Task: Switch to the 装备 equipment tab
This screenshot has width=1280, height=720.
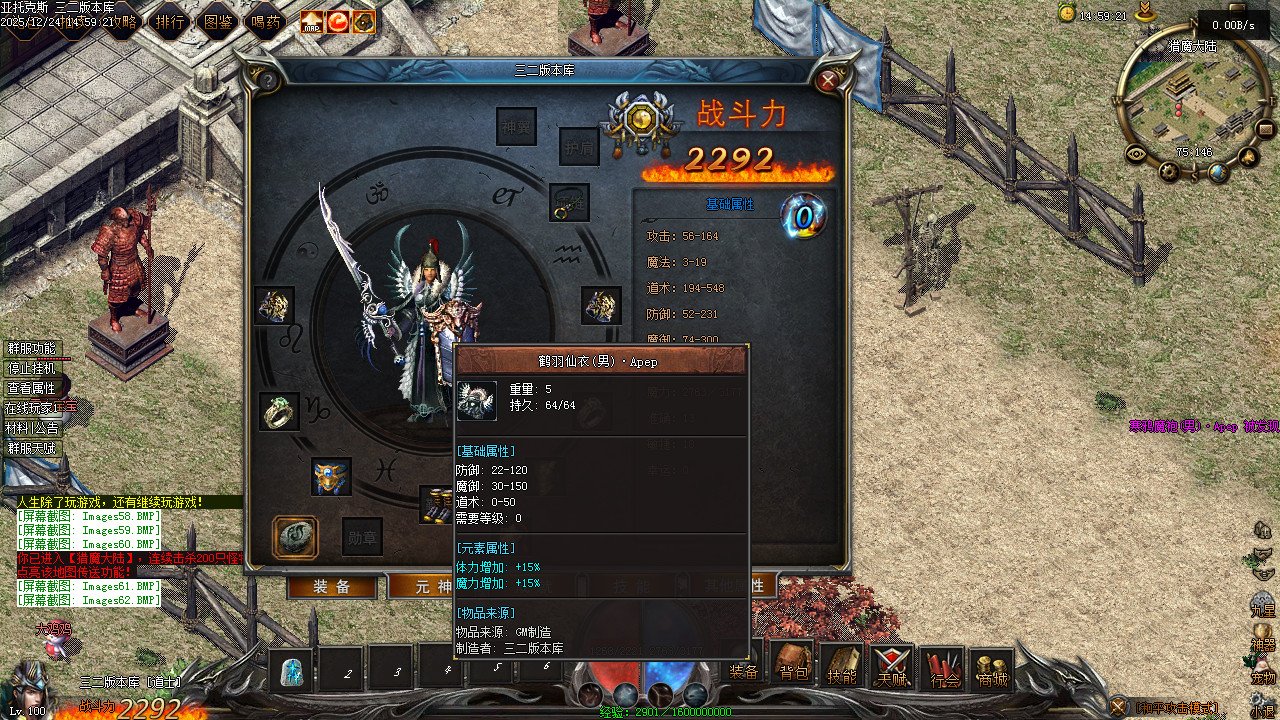Action: click(x=332, y=587)
